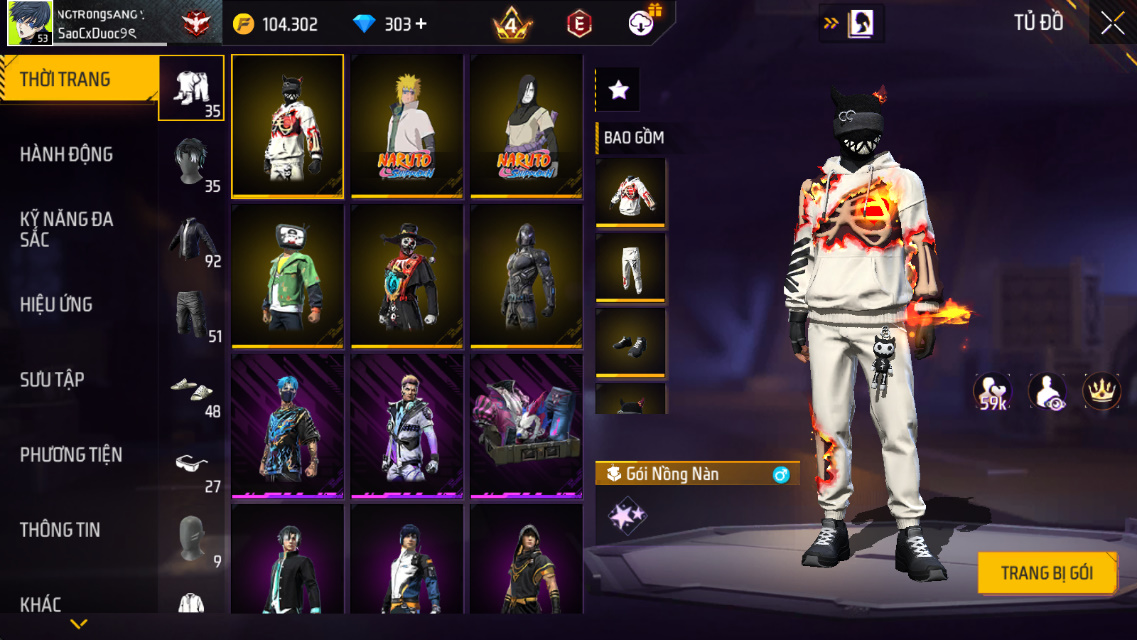
Task: Select the black full-body armor outfit
Action: (x=526, y=275)
